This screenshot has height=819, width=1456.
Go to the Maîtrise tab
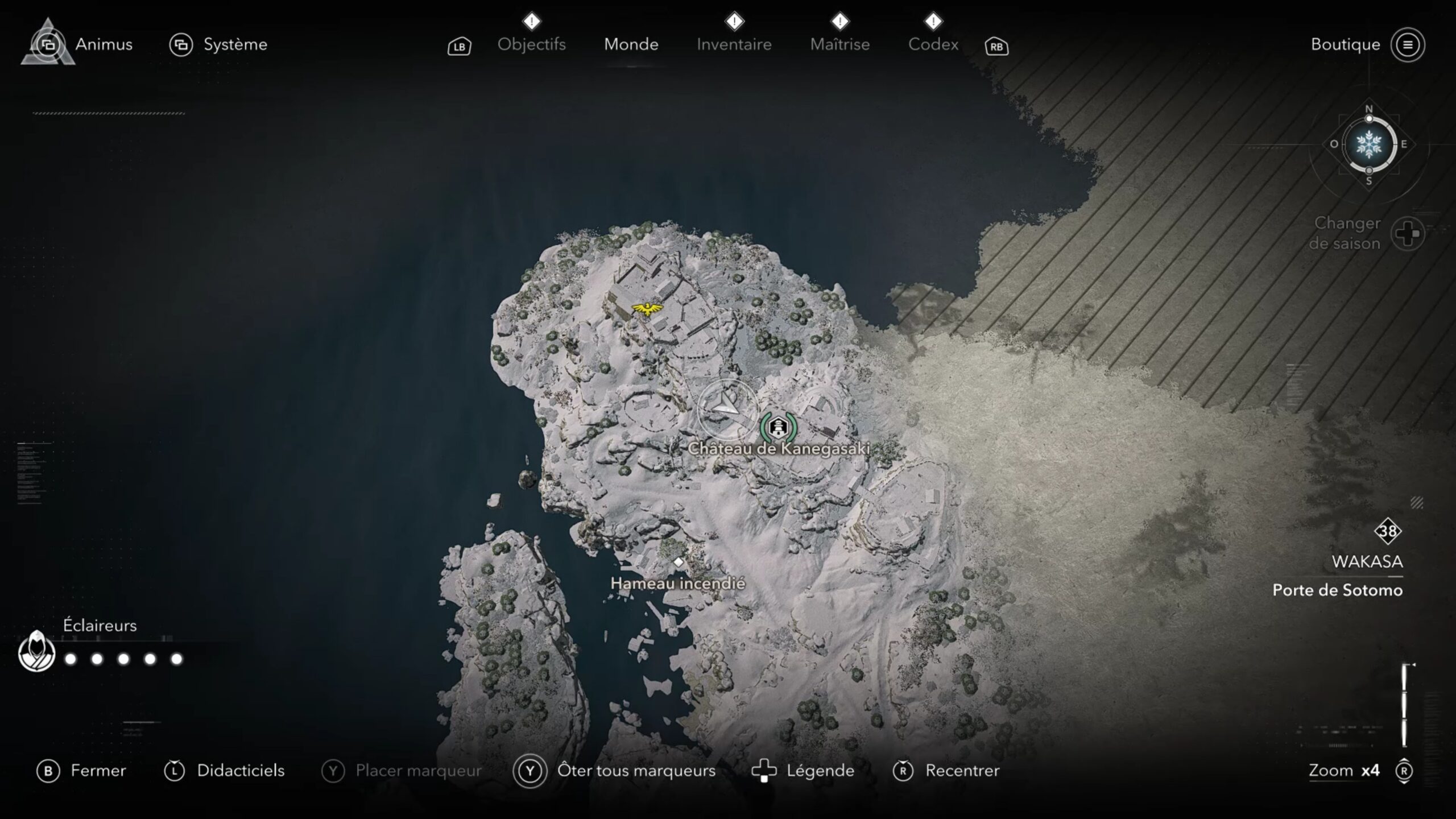coord(839,44)
